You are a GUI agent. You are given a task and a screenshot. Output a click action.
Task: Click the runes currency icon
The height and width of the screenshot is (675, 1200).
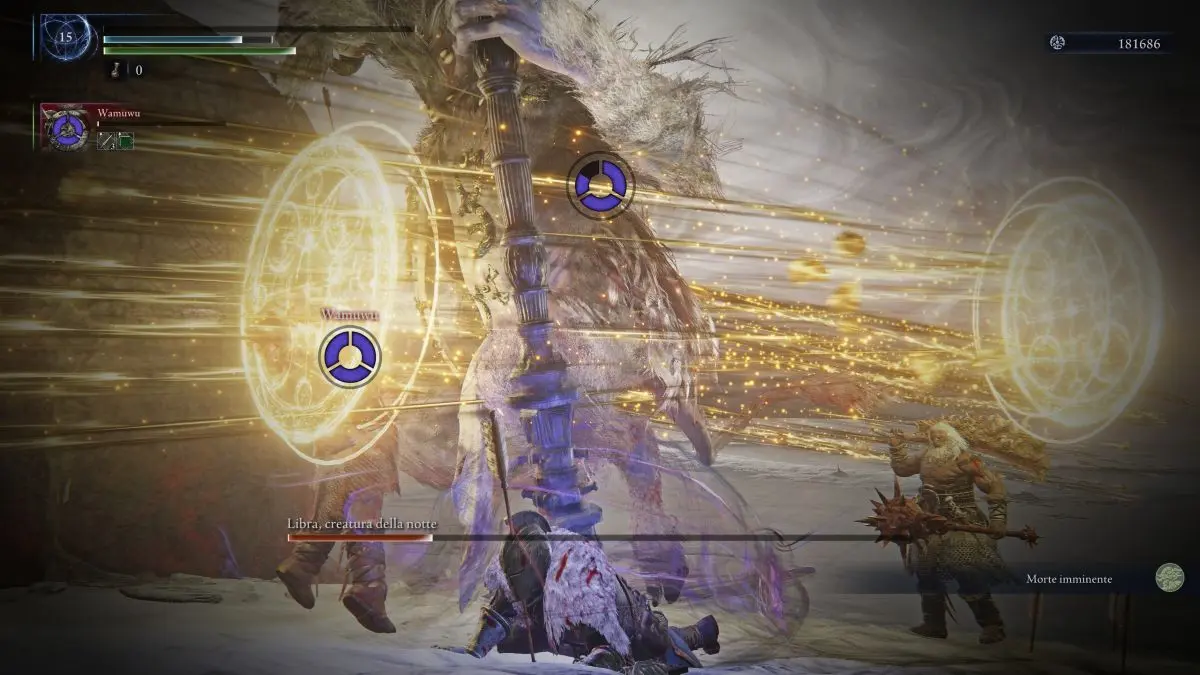[x=1059, y=42]
